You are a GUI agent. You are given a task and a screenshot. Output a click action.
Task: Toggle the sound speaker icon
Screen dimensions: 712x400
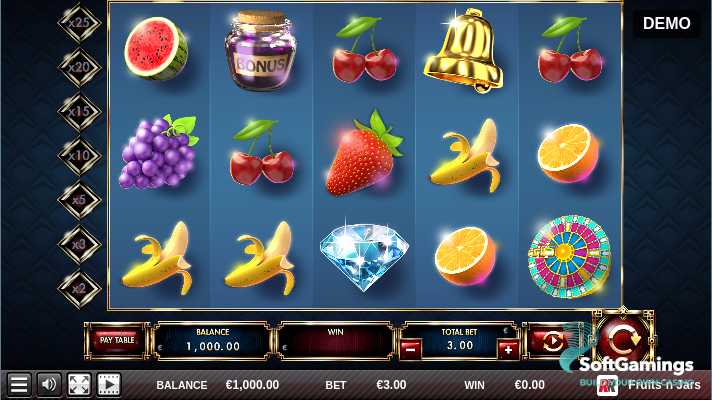(x=48, y=384)
